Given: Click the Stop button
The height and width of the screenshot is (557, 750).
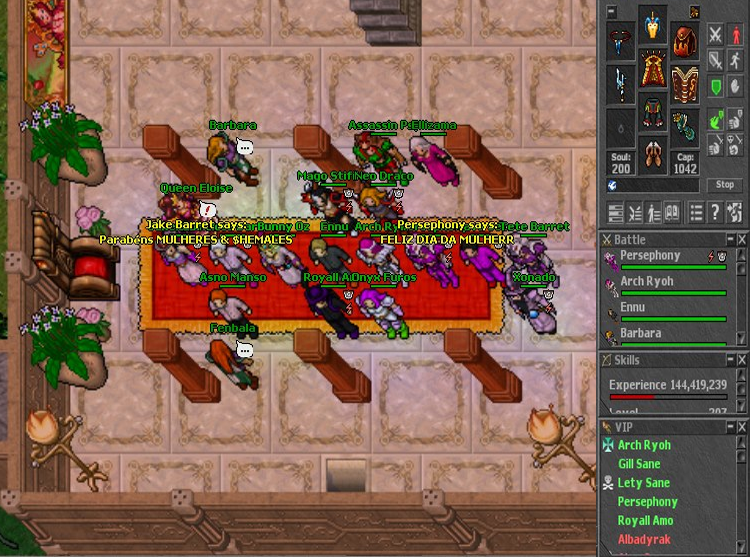Looking at the screenshot, I should coord(726,185).
